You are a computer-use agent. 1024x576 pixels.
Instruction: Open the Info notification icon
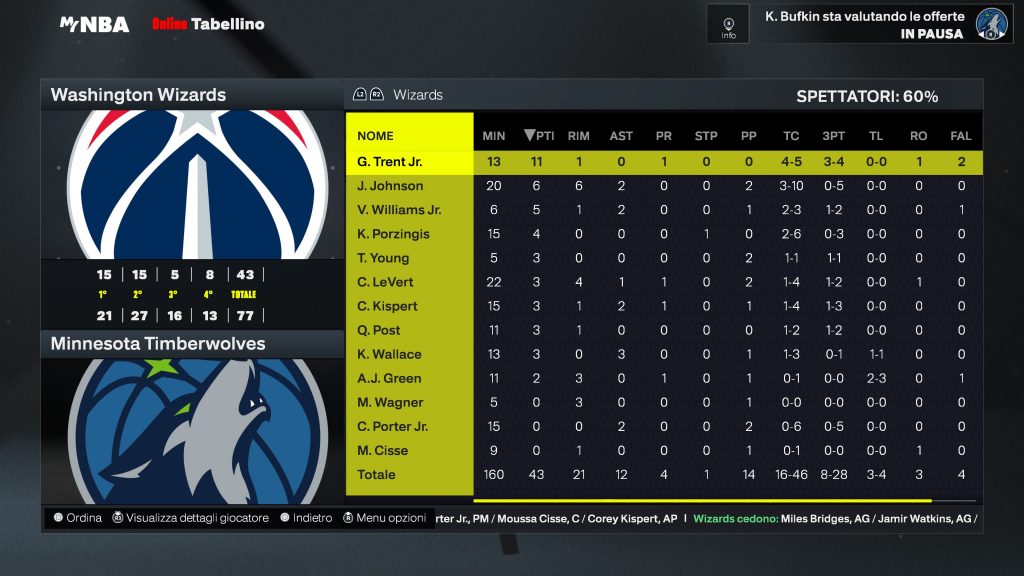tap(728, 24)
